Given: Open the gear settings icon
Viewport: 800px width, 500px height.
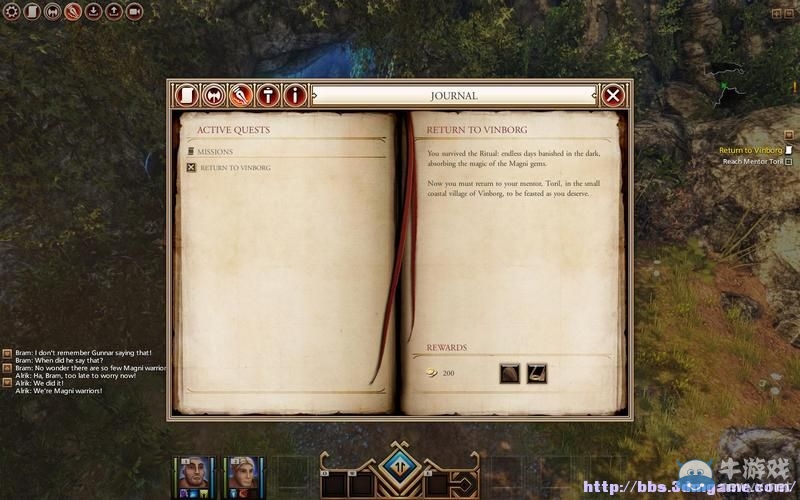Looking at the screenshot, I should tap(11, 12).
